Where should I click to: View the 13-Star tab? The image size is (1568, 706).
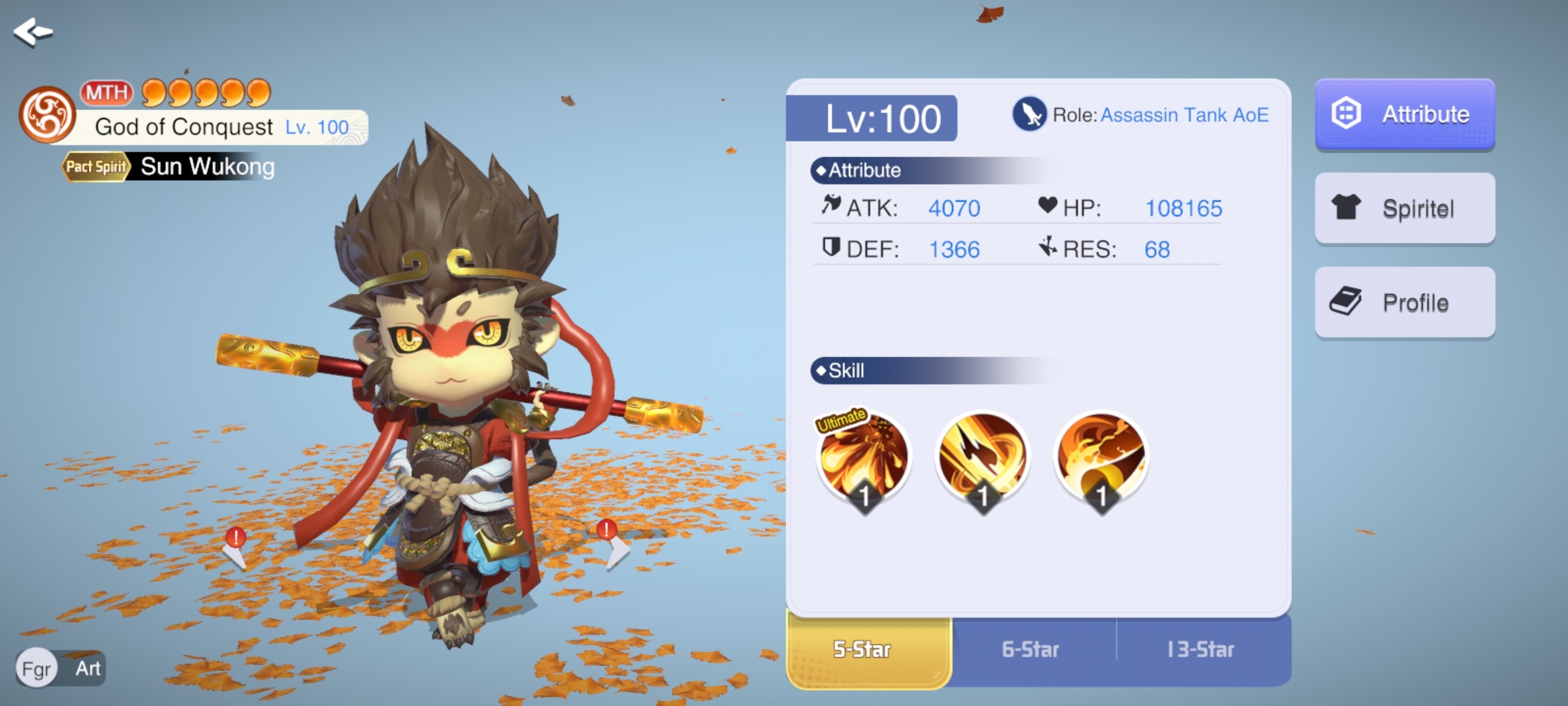click(x=1201, y=650)
